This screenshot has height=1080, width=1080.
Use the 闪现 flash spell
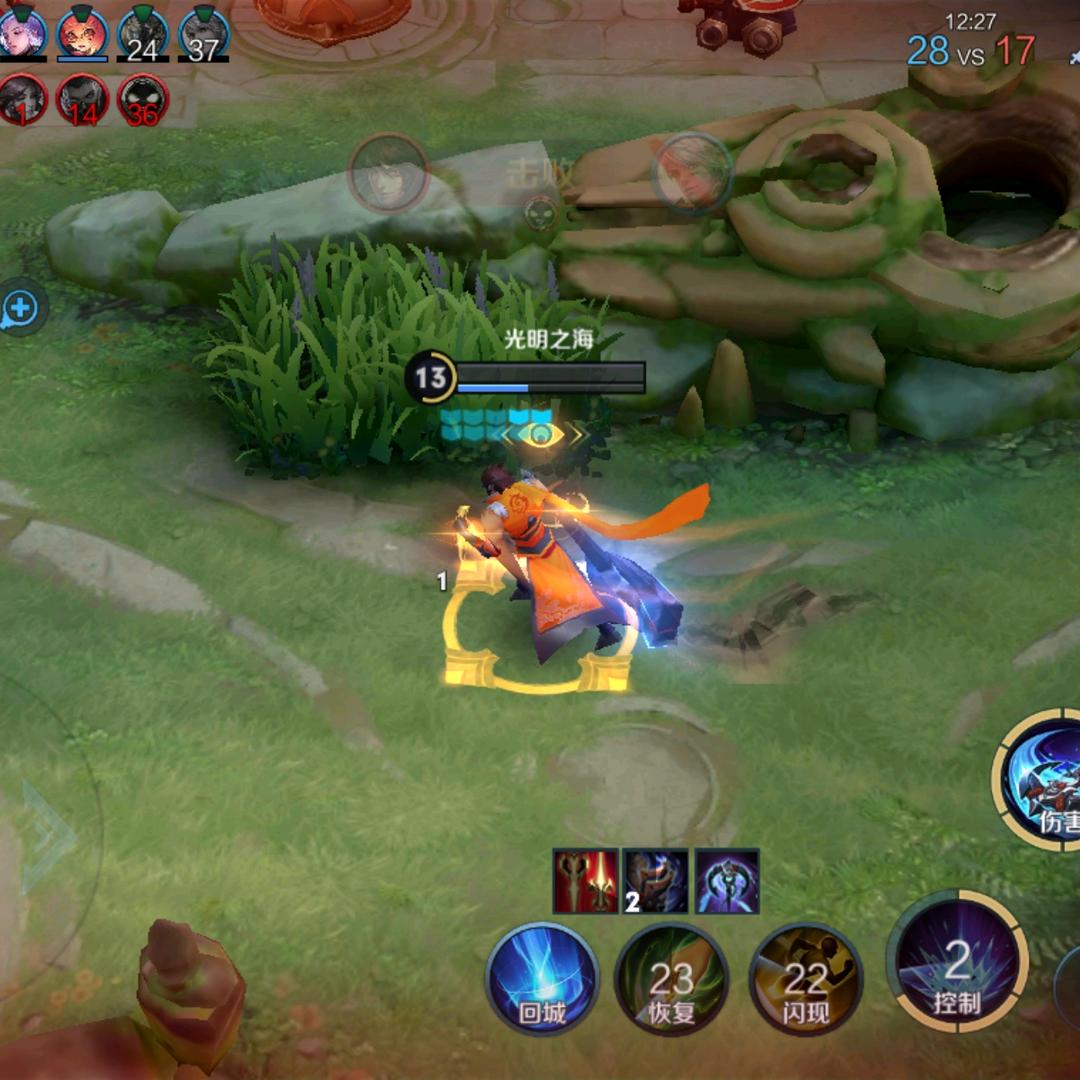(805, 978)
